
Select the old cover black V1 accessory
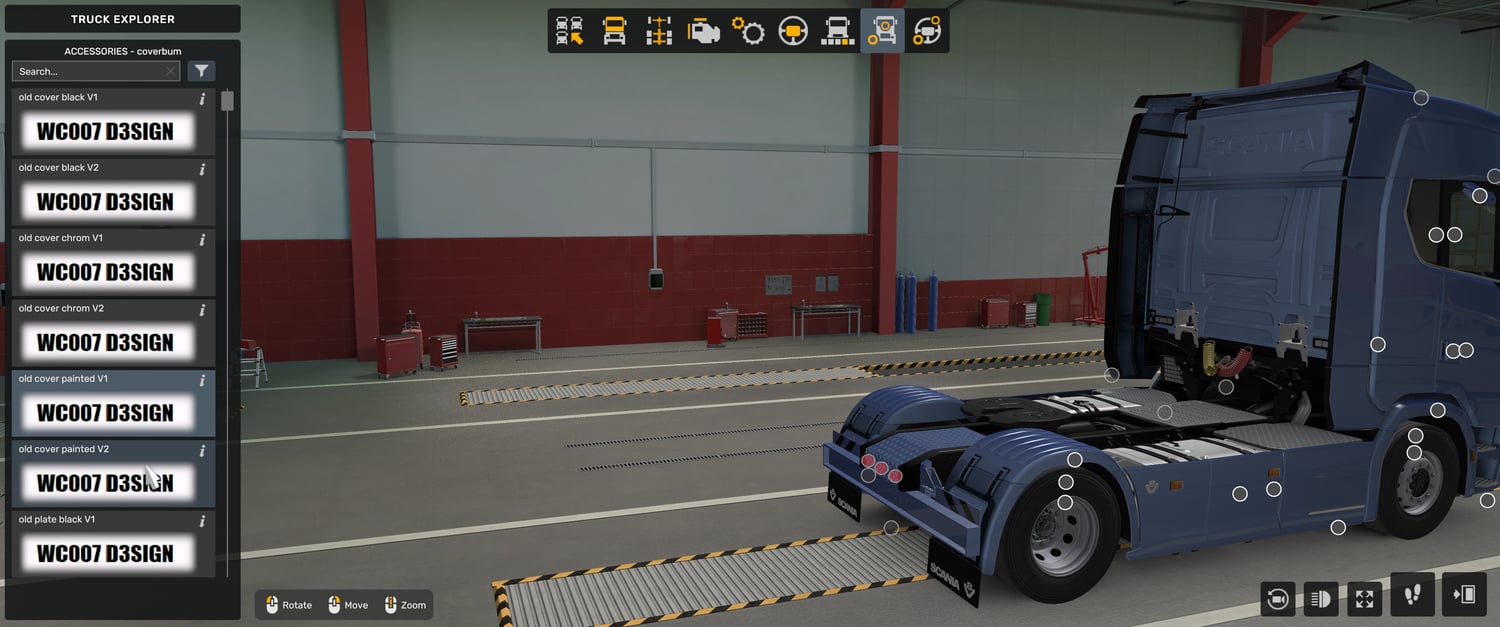click(105, 131)
